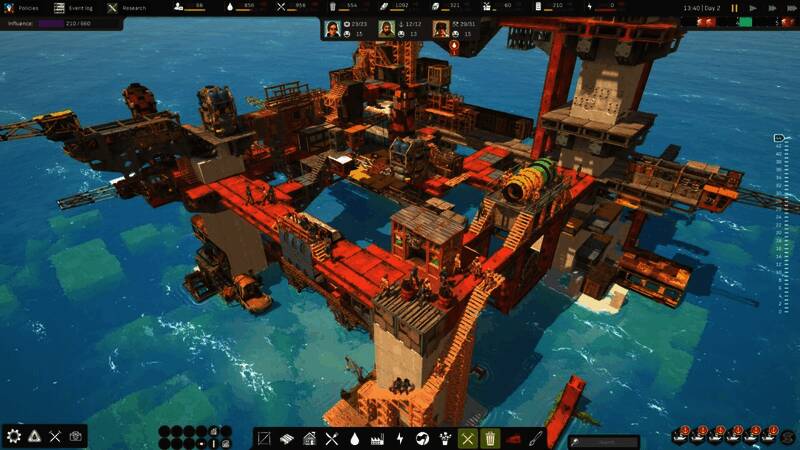Choose the factory build category
Image resolution: width=800 pixels, height=450 pixels.
coord(378,438)
